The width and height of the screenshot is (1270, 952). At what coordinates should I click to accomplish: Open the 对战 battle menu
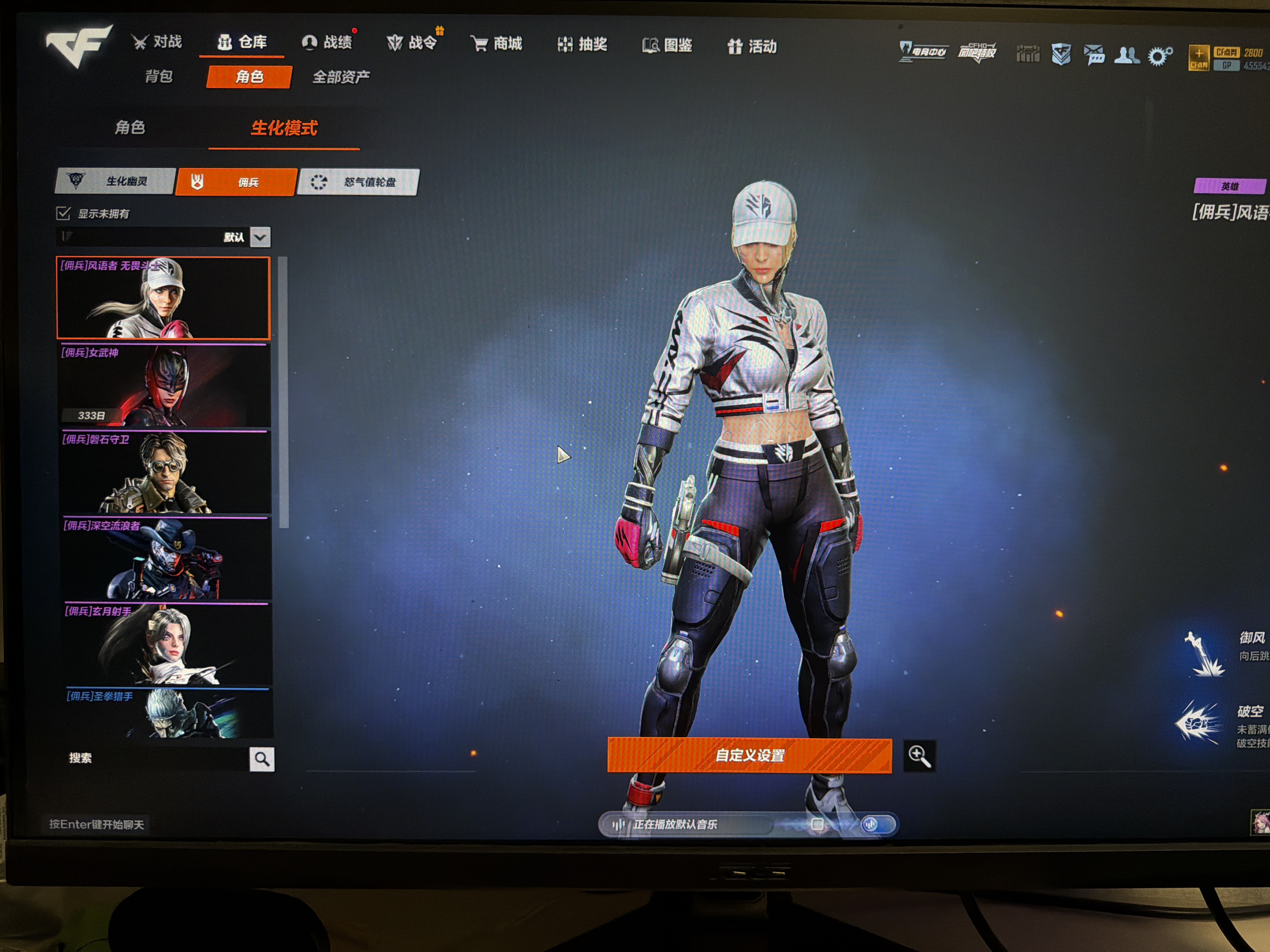tap(157, 42)
